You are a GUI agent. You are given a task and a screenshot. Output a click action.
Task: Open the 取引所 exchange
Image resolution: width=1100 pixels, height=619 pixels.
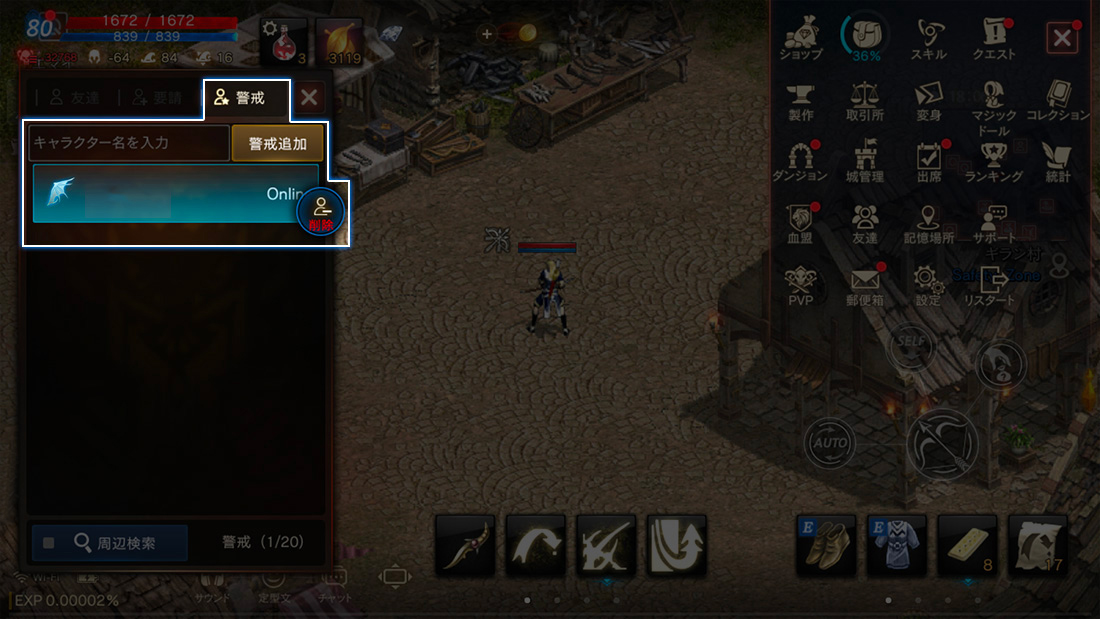tap(864, 100)
